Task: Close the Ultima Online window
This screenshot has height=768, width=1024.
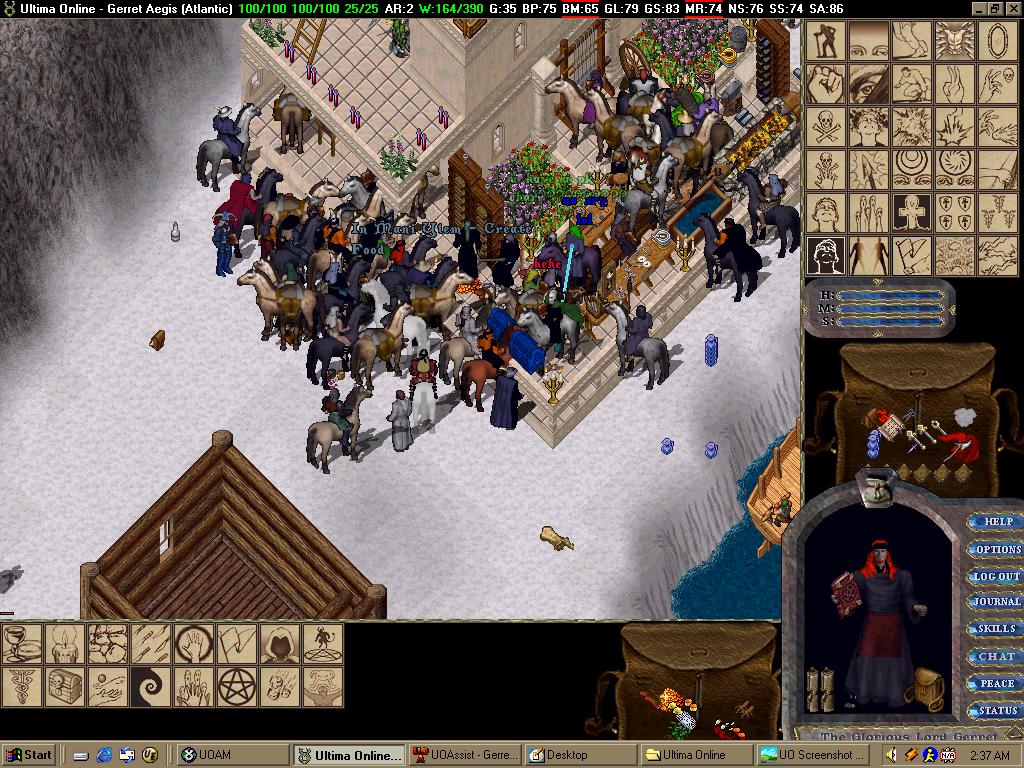Action: click(x=1012, y=9)
